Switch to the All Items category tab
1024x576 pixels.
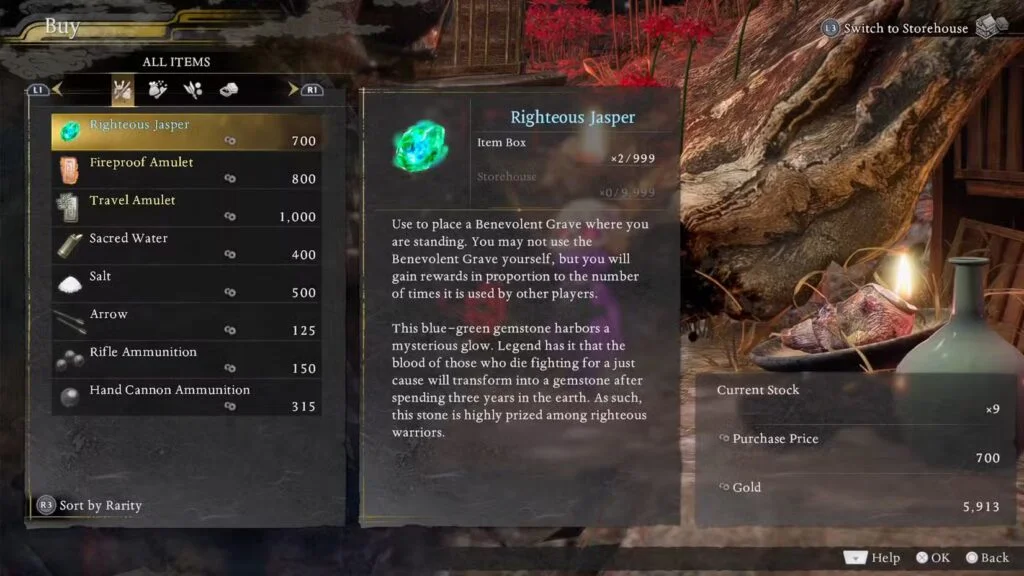click(123, 90)
